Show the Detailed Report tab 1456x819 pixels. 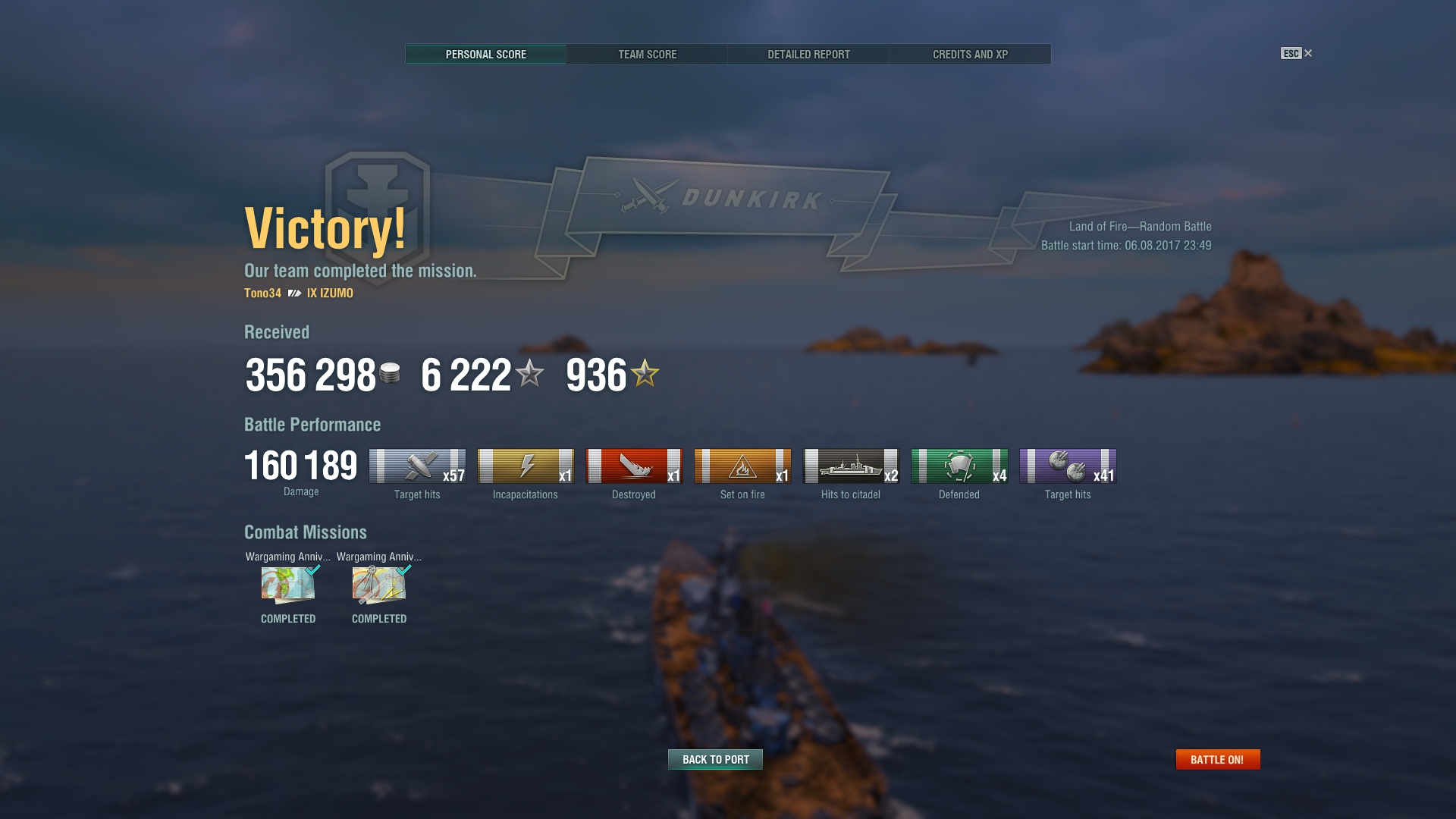point(808,55)
